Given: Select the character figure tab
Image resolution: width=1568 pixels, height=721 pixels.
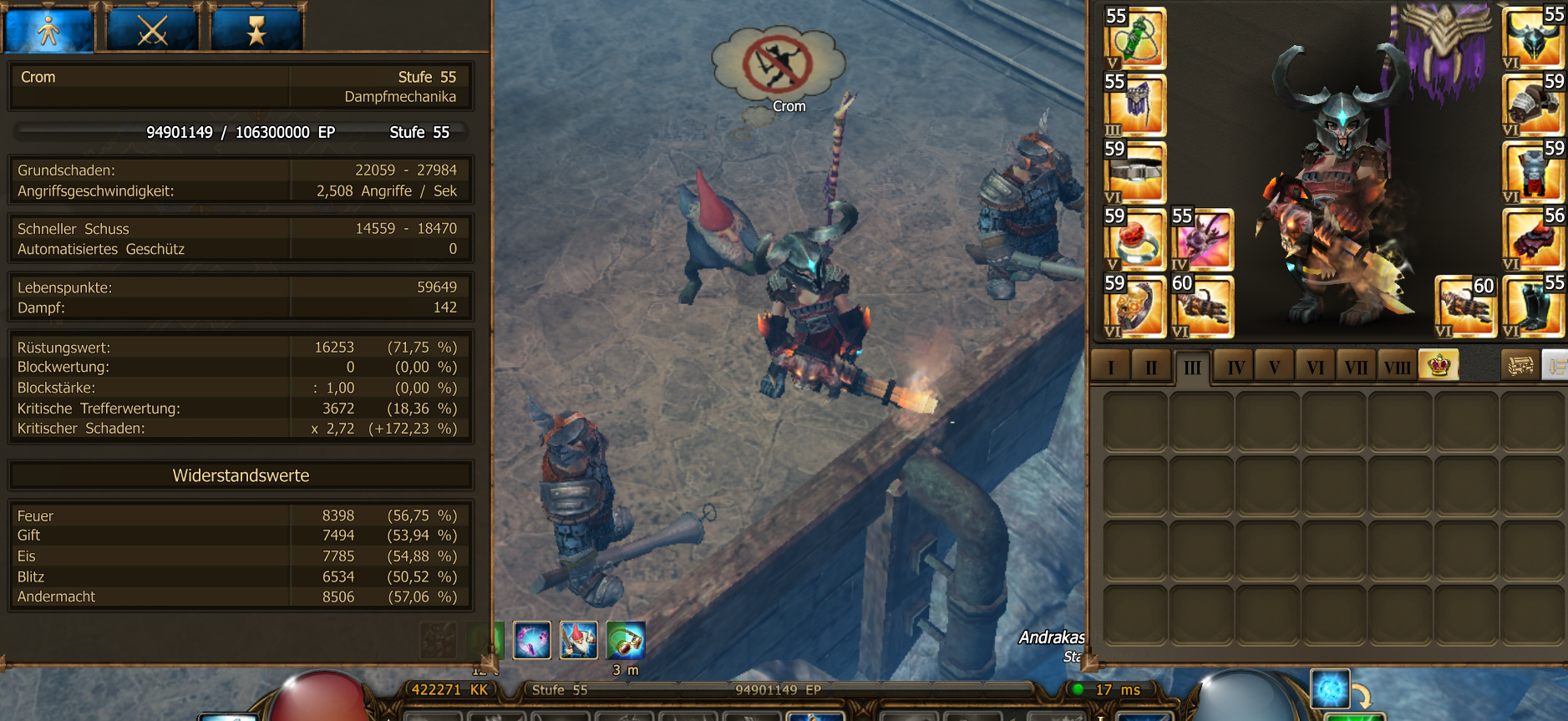Looking at the screenshot, I should pos(48,30).
